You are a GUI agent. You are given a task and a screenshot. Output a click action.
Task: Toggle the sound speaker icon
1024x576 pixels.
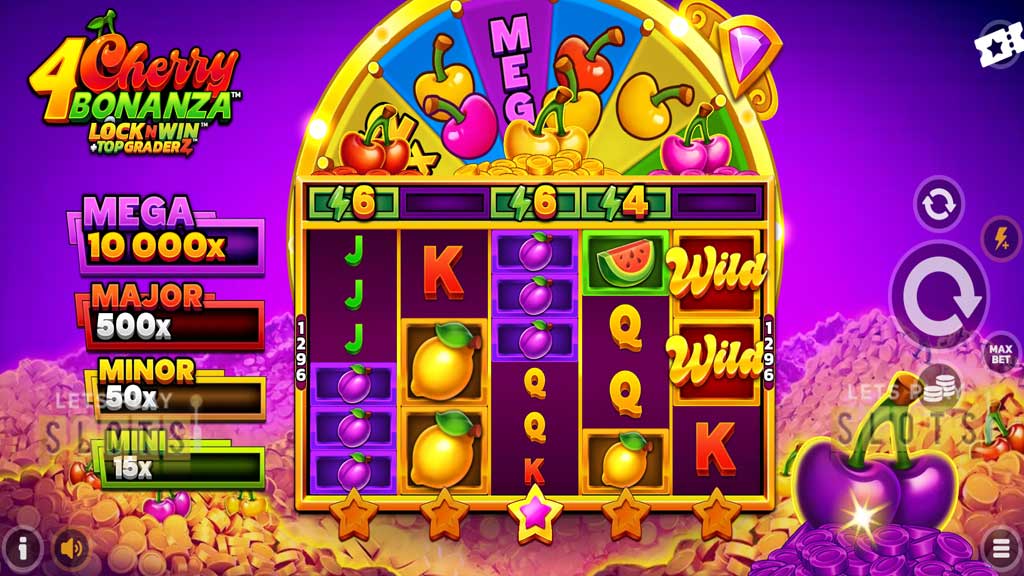click(x=70, y=547)
